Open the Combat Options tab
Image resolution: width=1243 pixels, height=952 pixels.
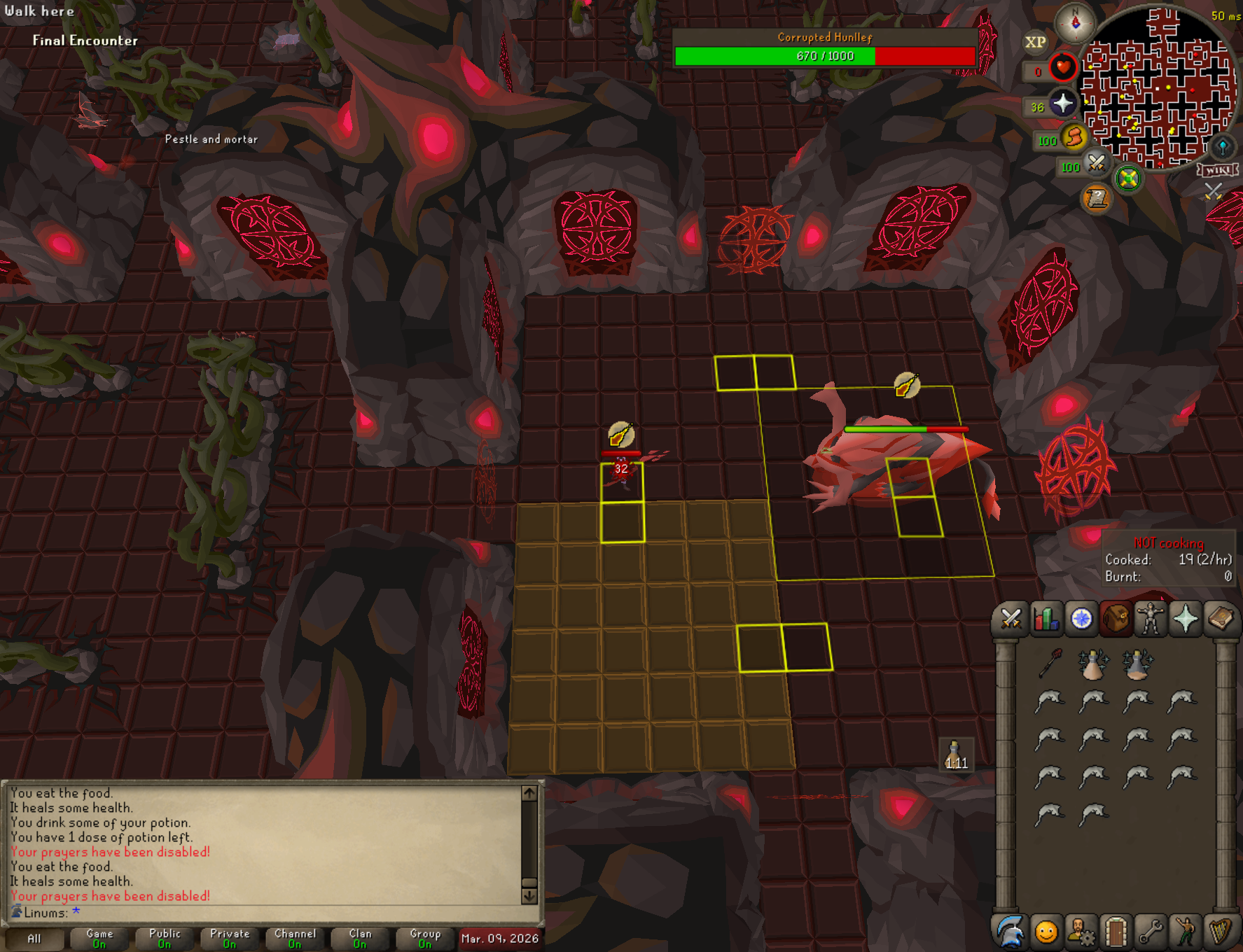1011,619
